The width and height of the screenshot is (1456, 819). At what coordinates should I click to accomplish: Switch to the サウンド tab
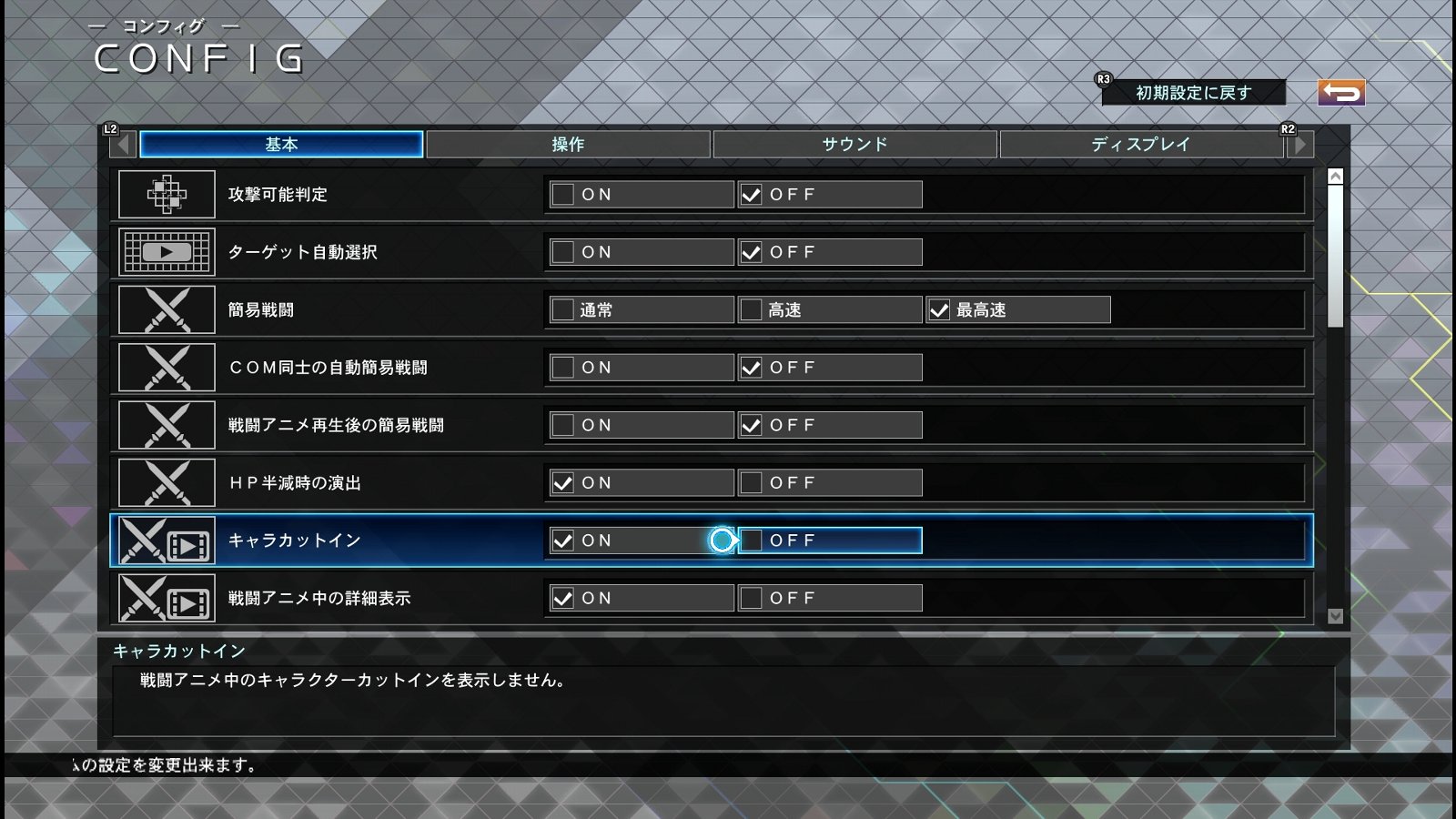855,143
